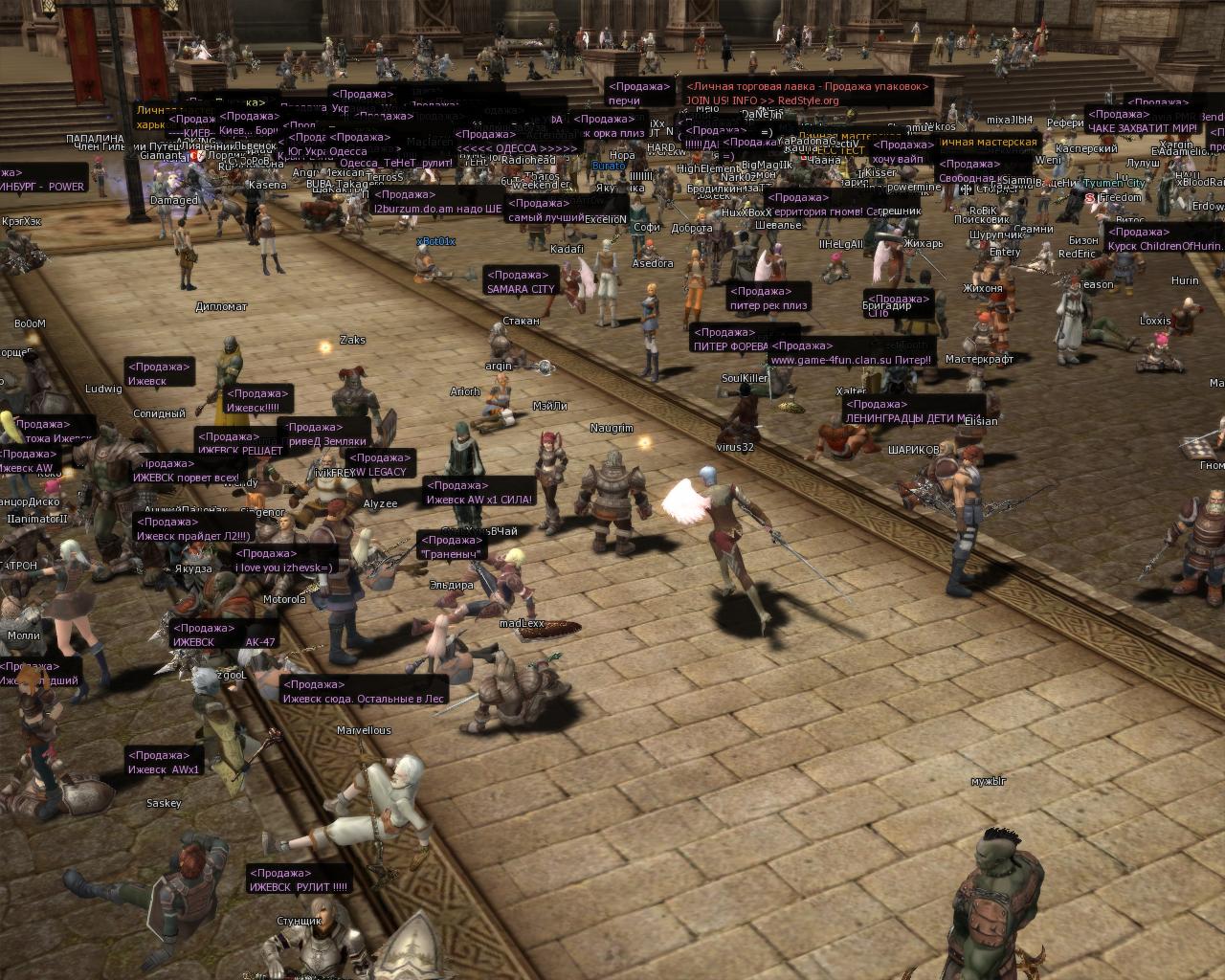The height and width of the screenshot is (980, 1225).
Task: Select the RedStyle.org package sale sign
Action: click(x=806, y=93)
